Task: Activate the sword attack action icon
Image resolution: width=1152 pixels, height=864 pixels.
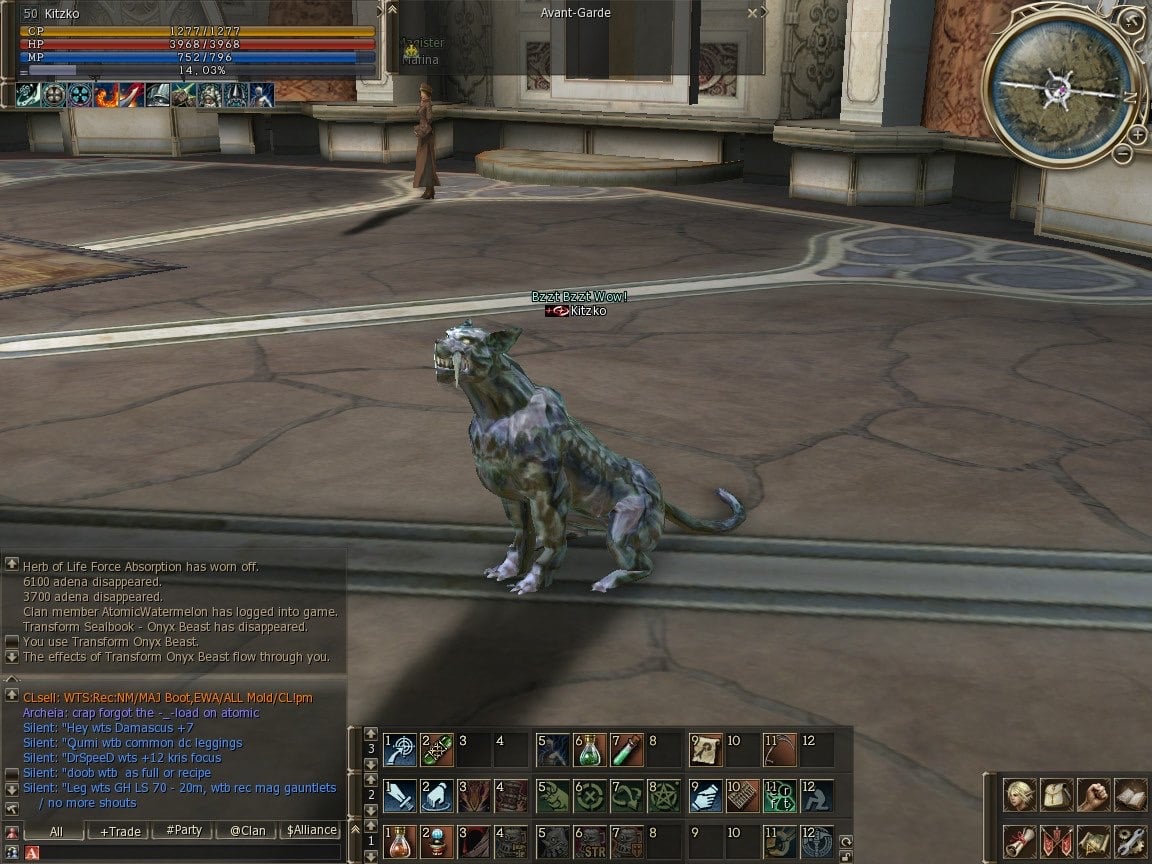Action: pyautogui.click(x=400, y=795)
